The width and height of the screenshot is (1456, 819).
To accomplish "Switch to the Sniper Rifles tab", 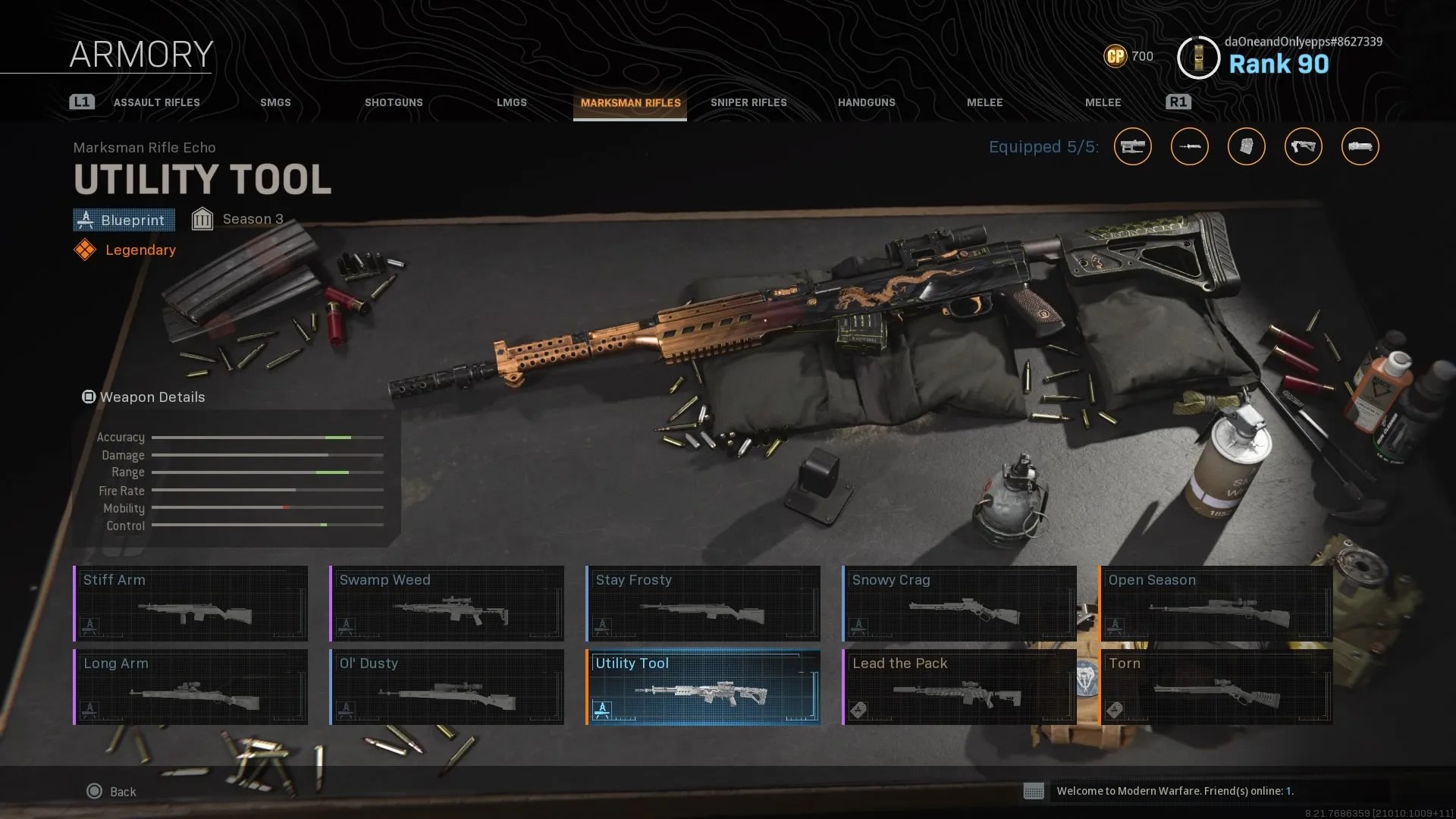I will coord(748,102).
